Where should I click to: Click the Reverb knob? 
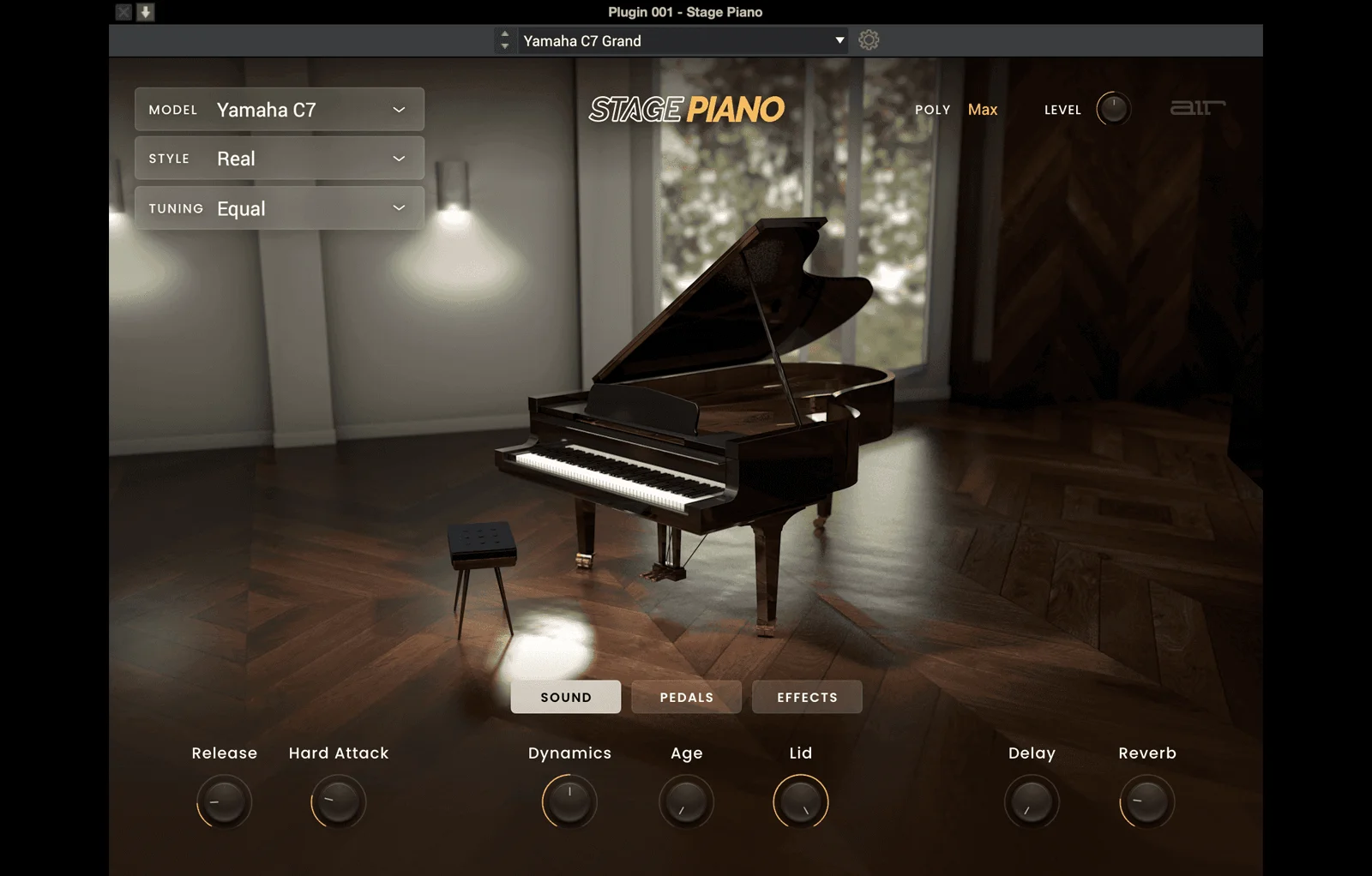[1146, 802]
